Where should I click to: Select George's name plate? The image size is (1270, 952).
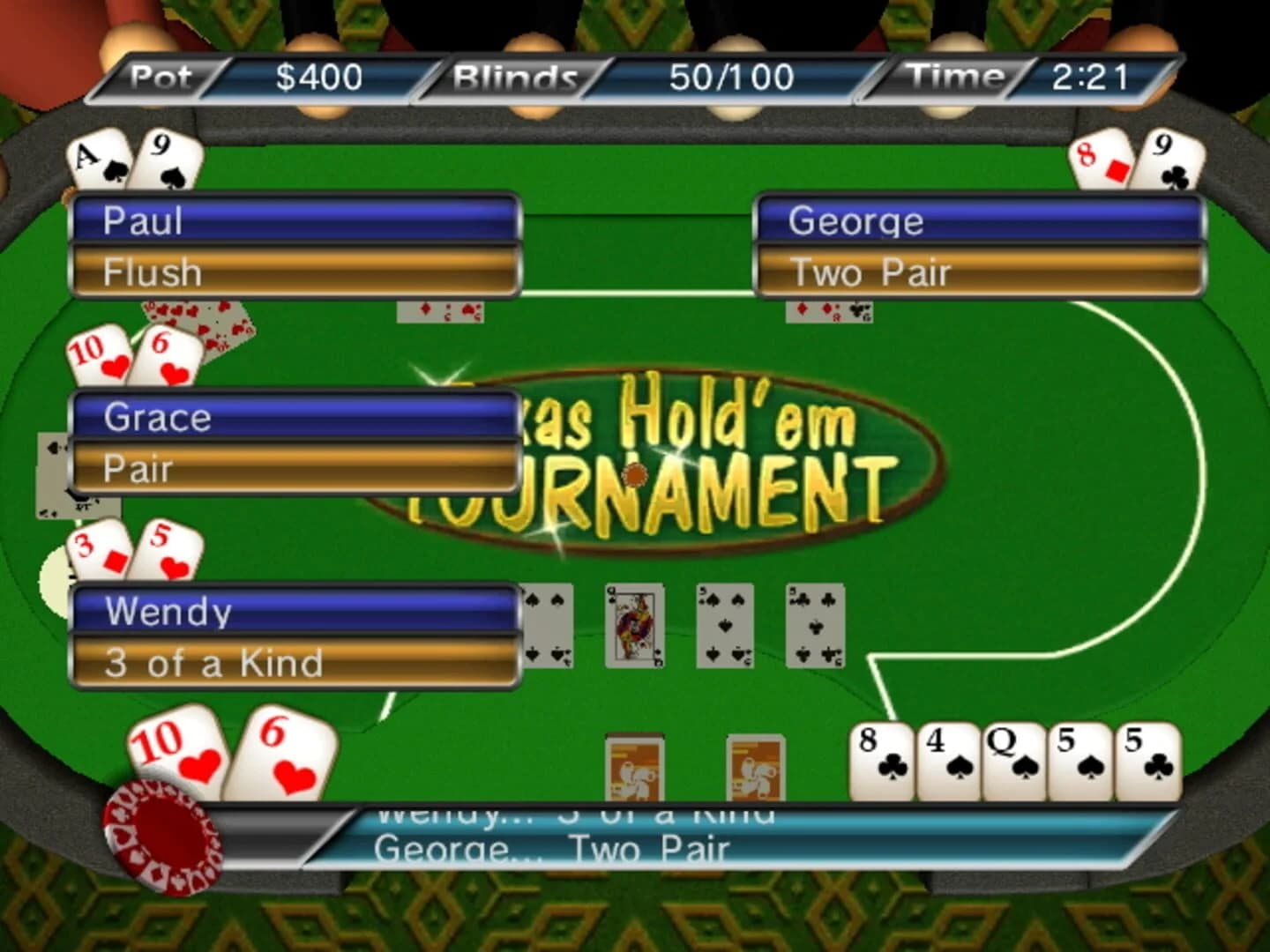point(977,220)
